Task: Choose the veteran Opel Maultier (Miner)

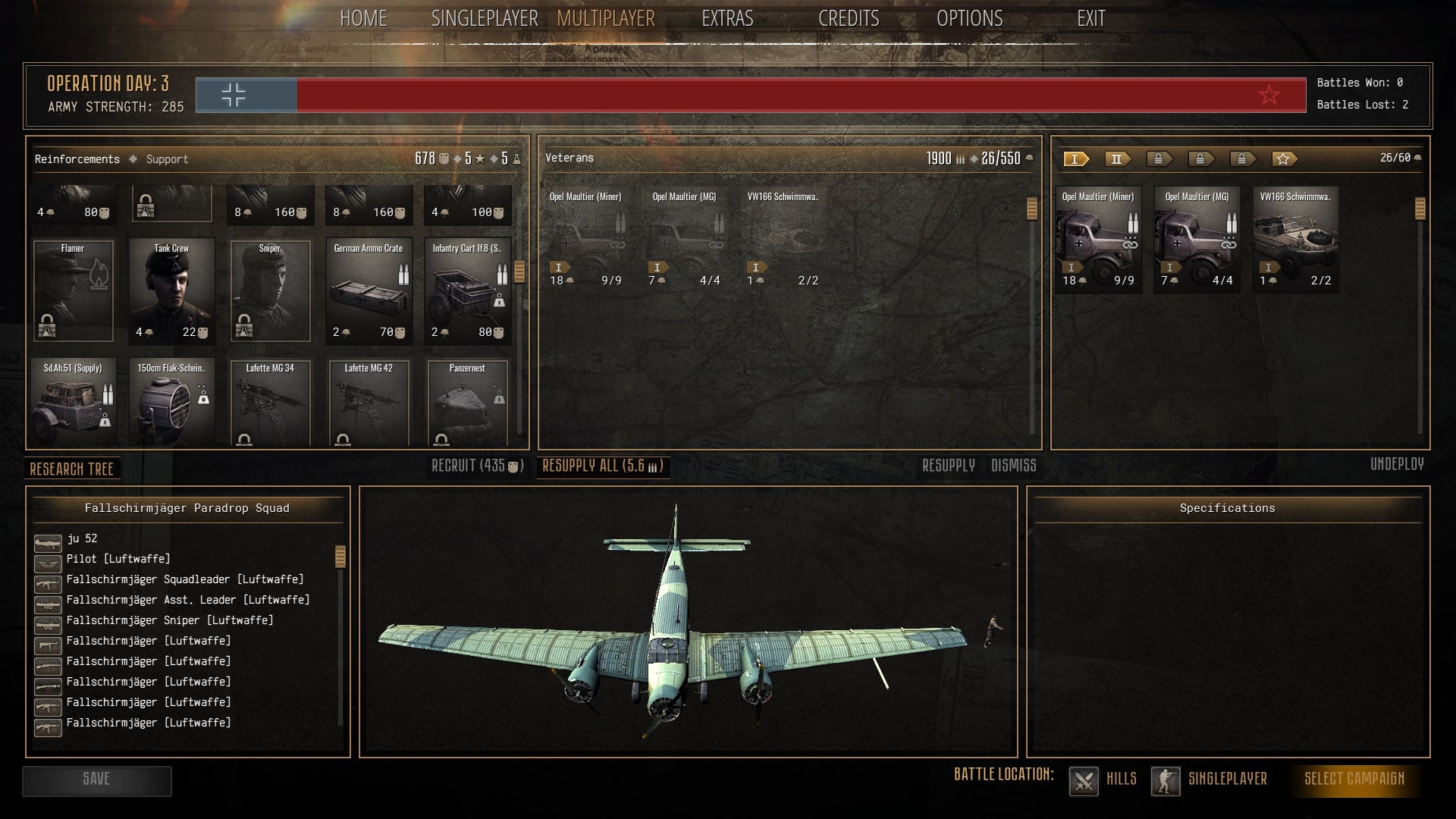Action: pos(585,238)
